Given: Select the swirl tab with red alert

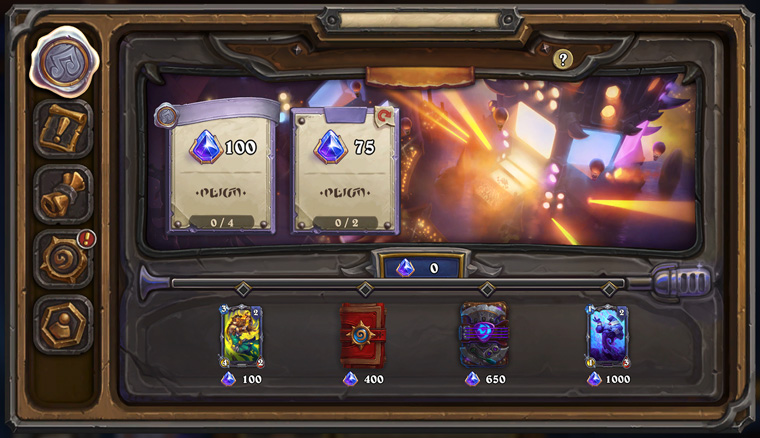Looking at the screenshot, I should [x=63, y=258].
